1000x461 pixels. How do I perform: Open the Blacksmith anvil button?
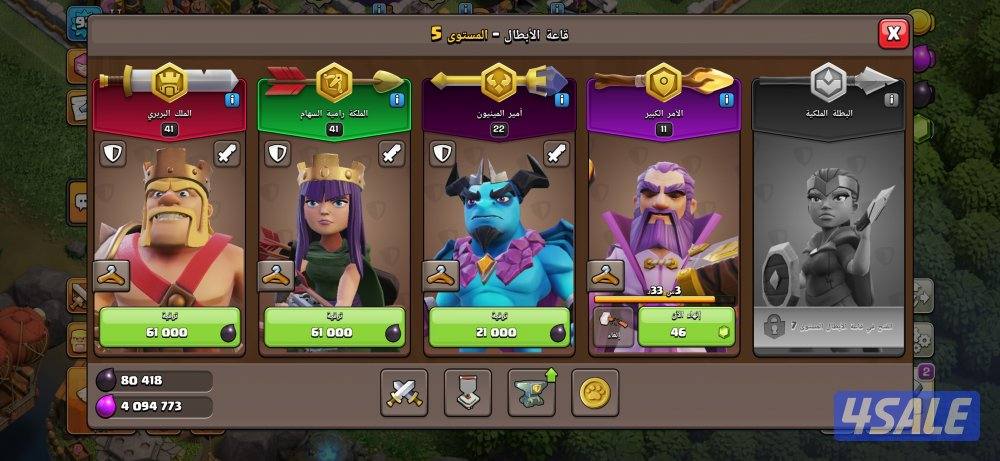(x=532, y=392)
